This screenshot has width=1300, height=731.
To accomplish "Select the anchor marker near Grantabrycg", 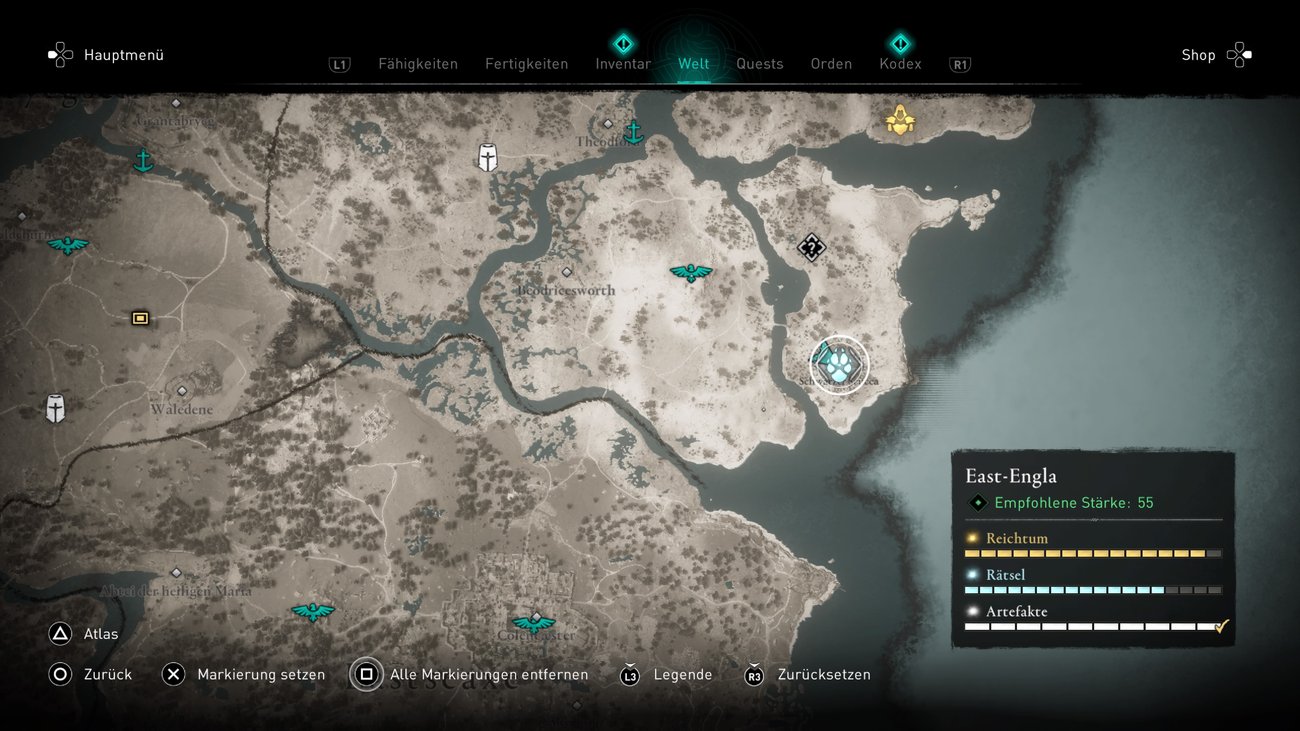I will click(143, 160).
